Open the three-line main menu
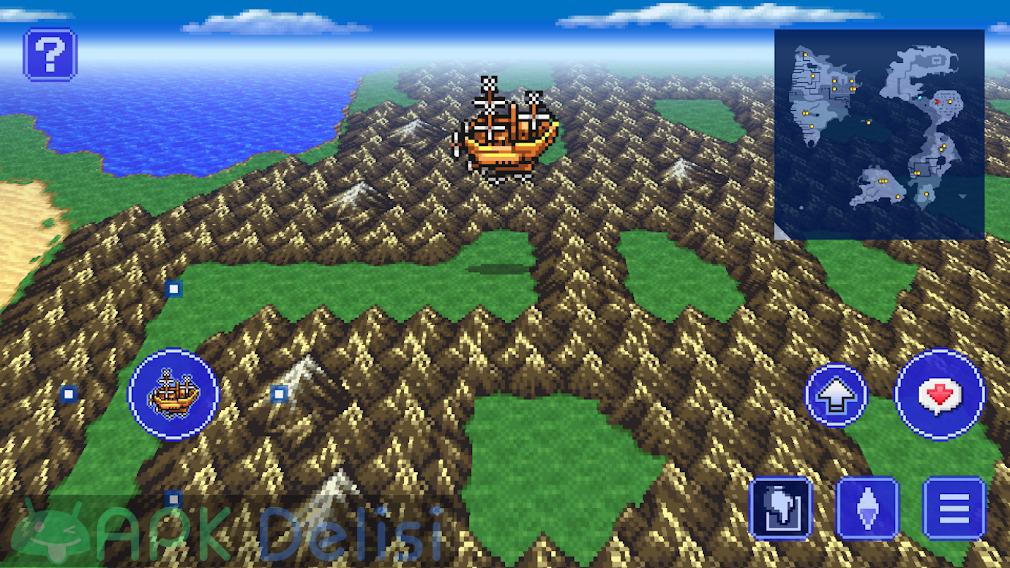 [953, 508]
